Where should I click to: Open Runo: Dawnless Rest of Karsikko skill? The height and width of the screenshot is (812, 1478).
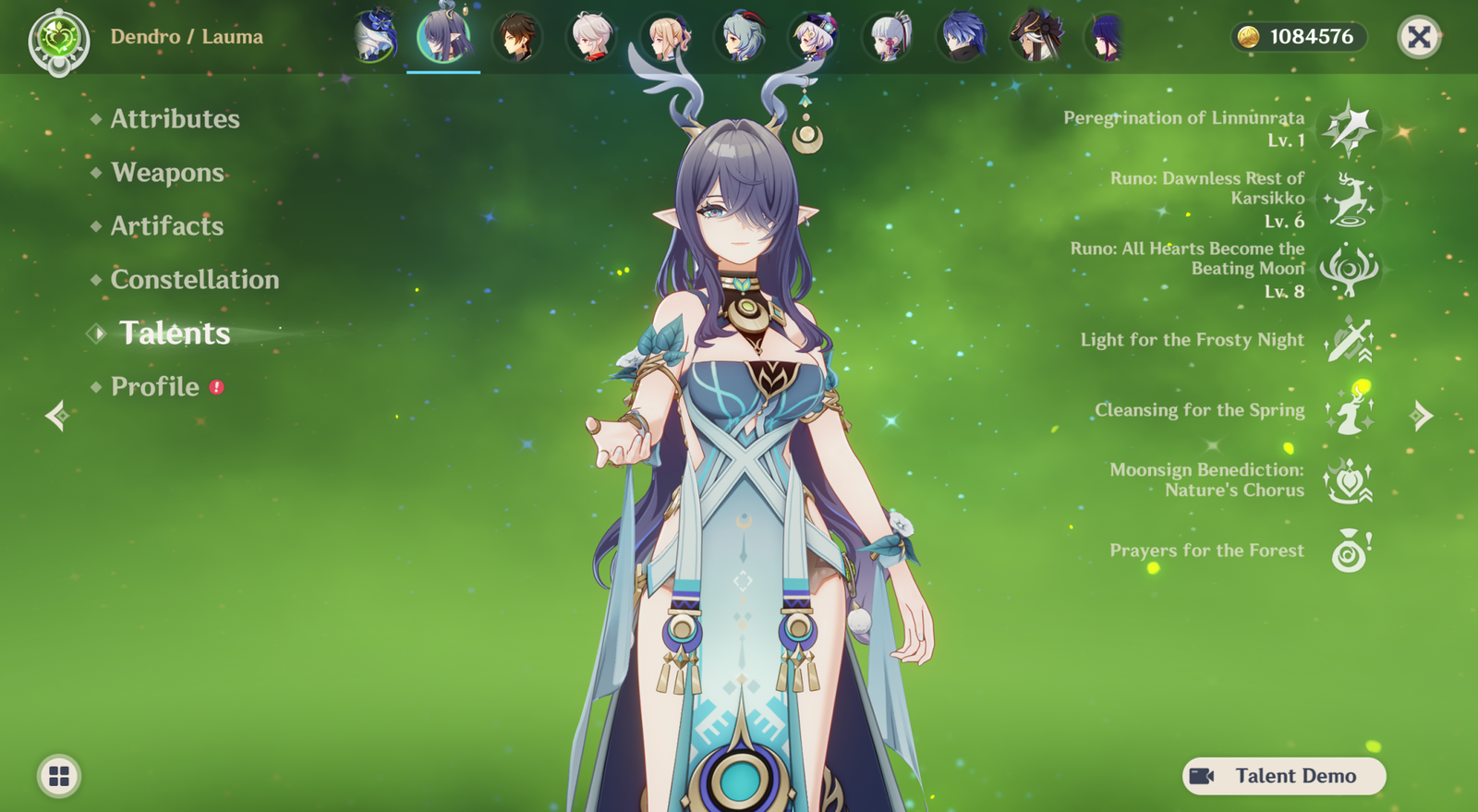click(1349, 199)
